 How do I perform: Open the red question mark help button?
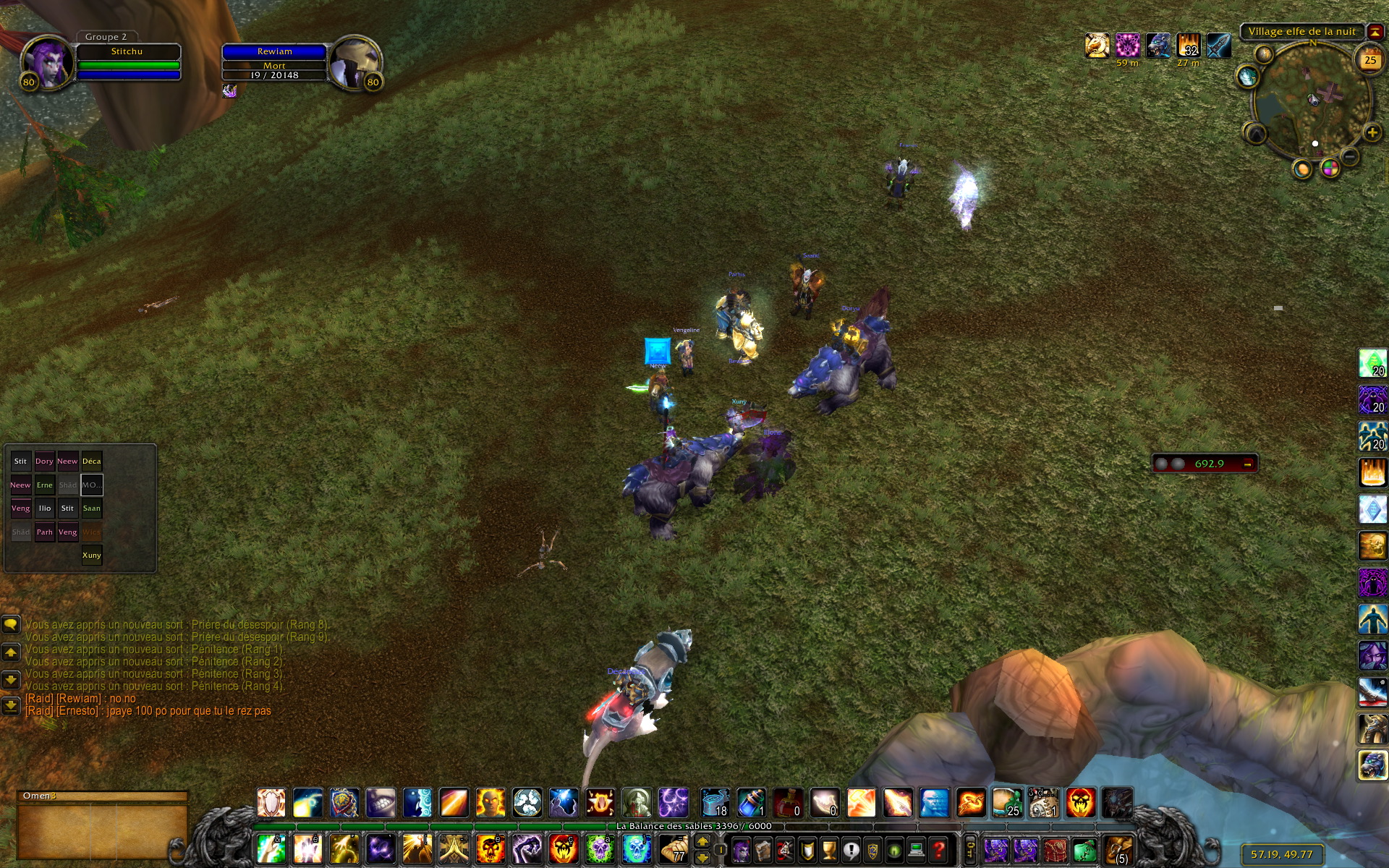click(x=938, y=850)
